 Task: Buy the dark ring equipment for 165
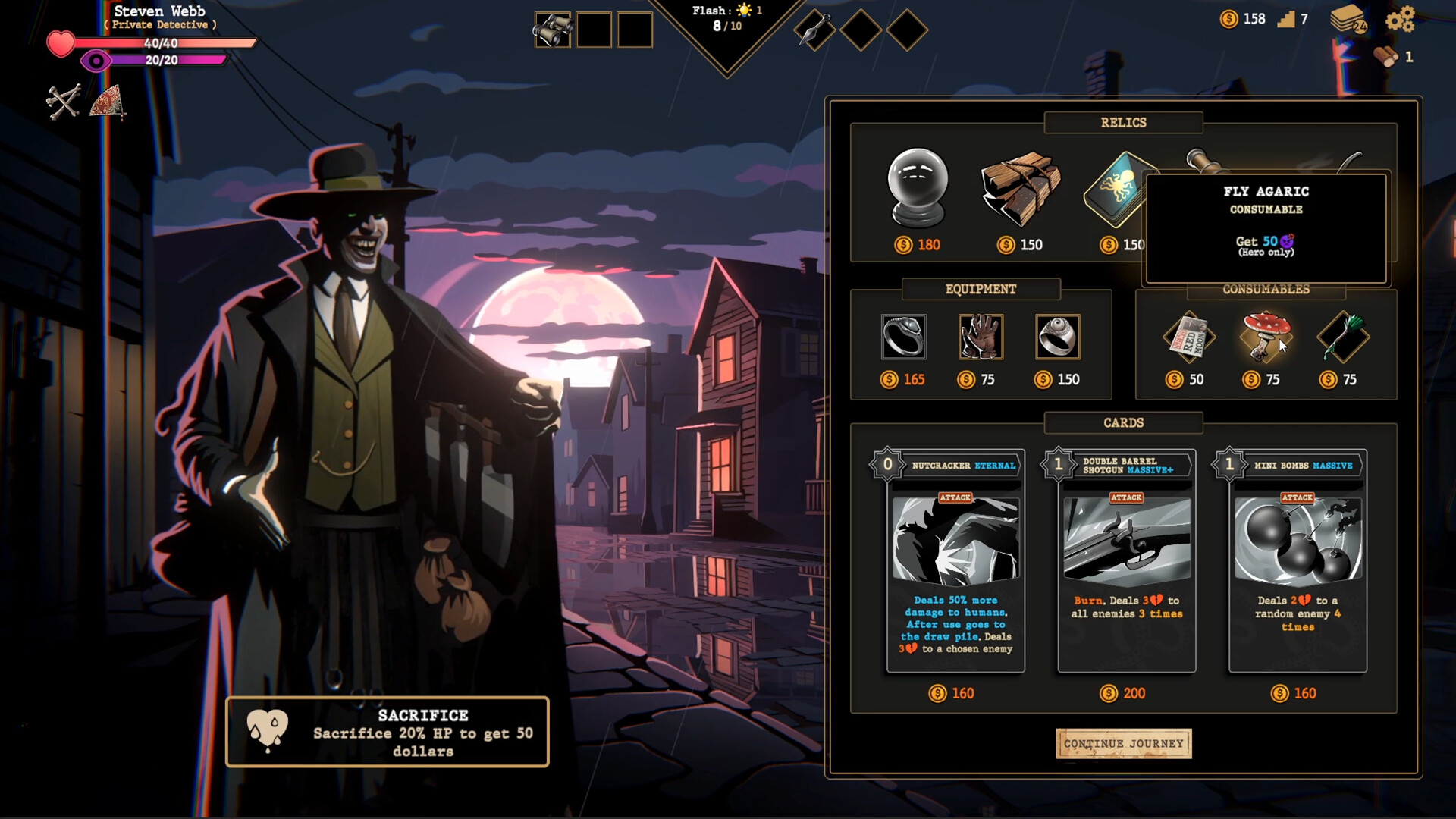tap(903, 337)
